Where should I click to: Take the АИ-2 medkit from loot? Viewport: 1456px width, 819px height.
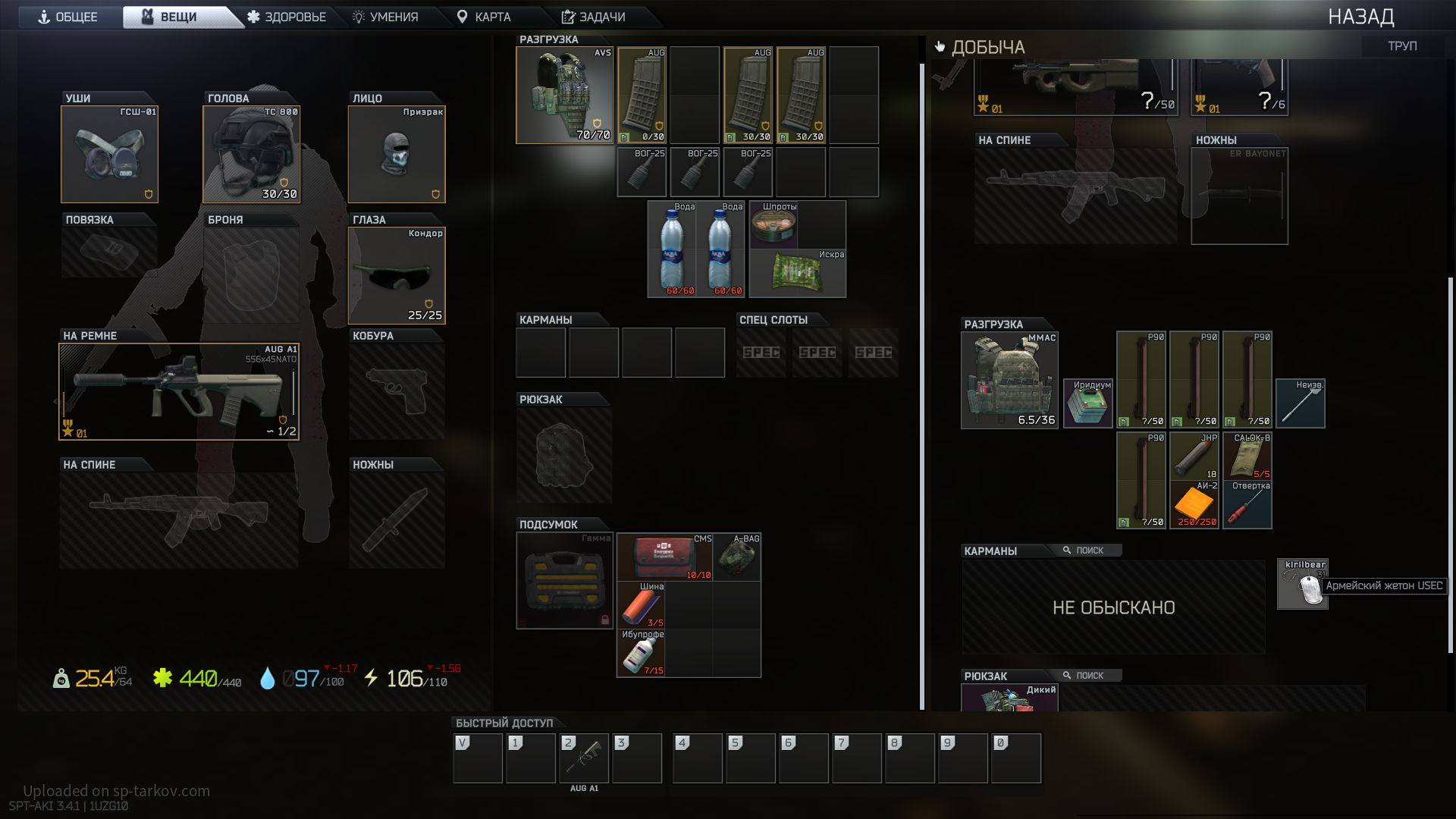(1194, 504)
